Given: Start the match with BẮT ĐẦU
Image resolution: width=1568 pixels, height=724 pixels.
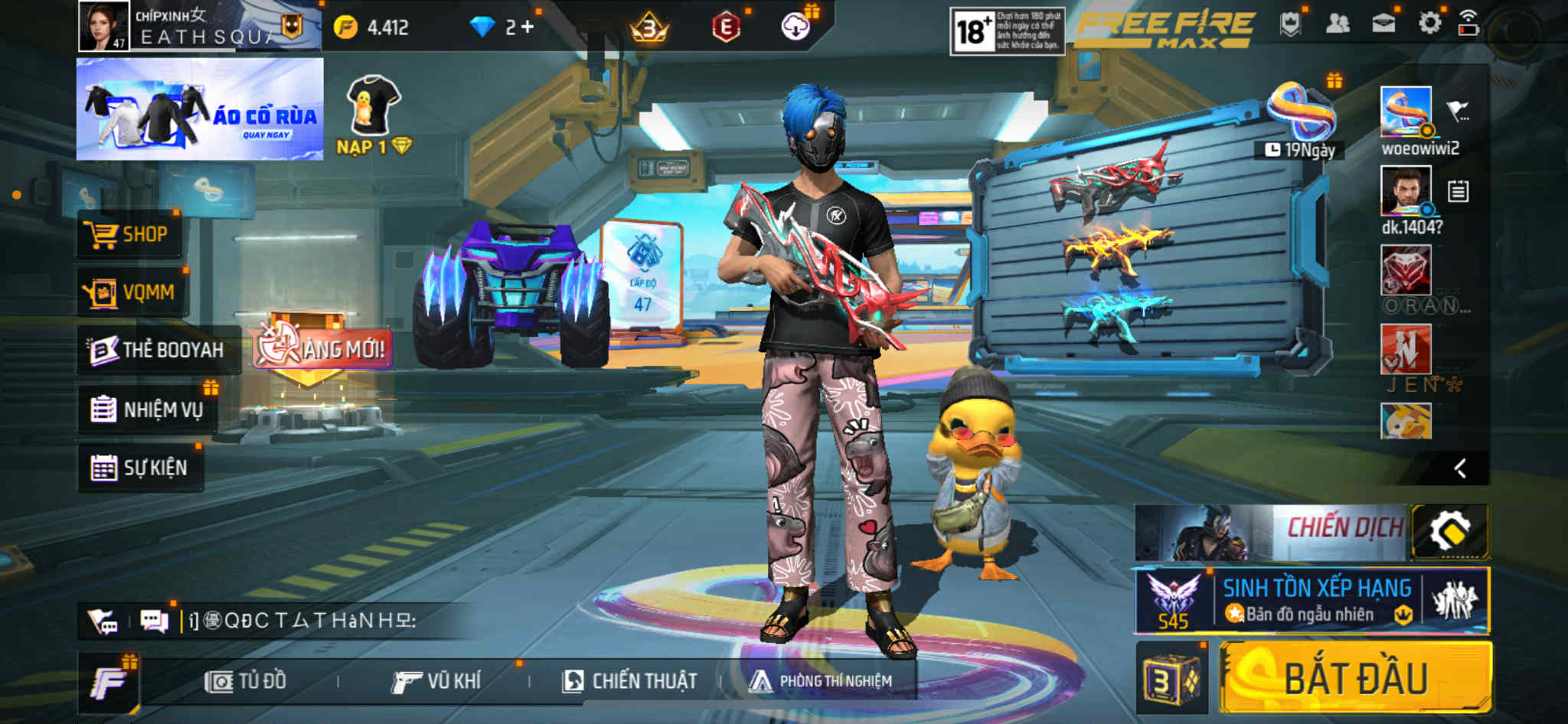Looking at the screenshot, I should pos(1355,679).
